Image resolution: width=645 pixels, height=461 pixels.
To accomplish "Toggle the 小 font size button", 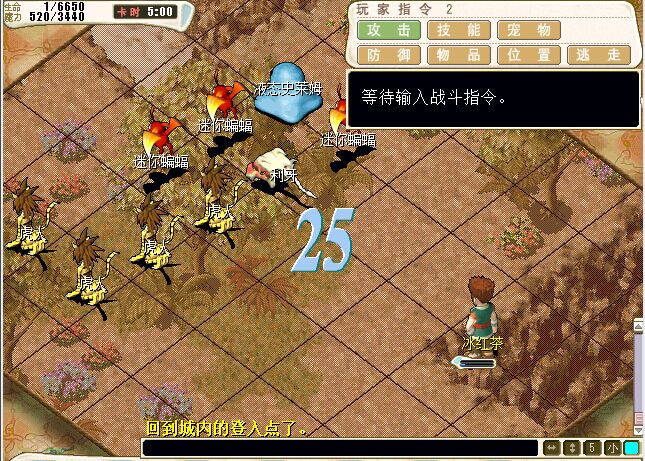I will (611, 448).
